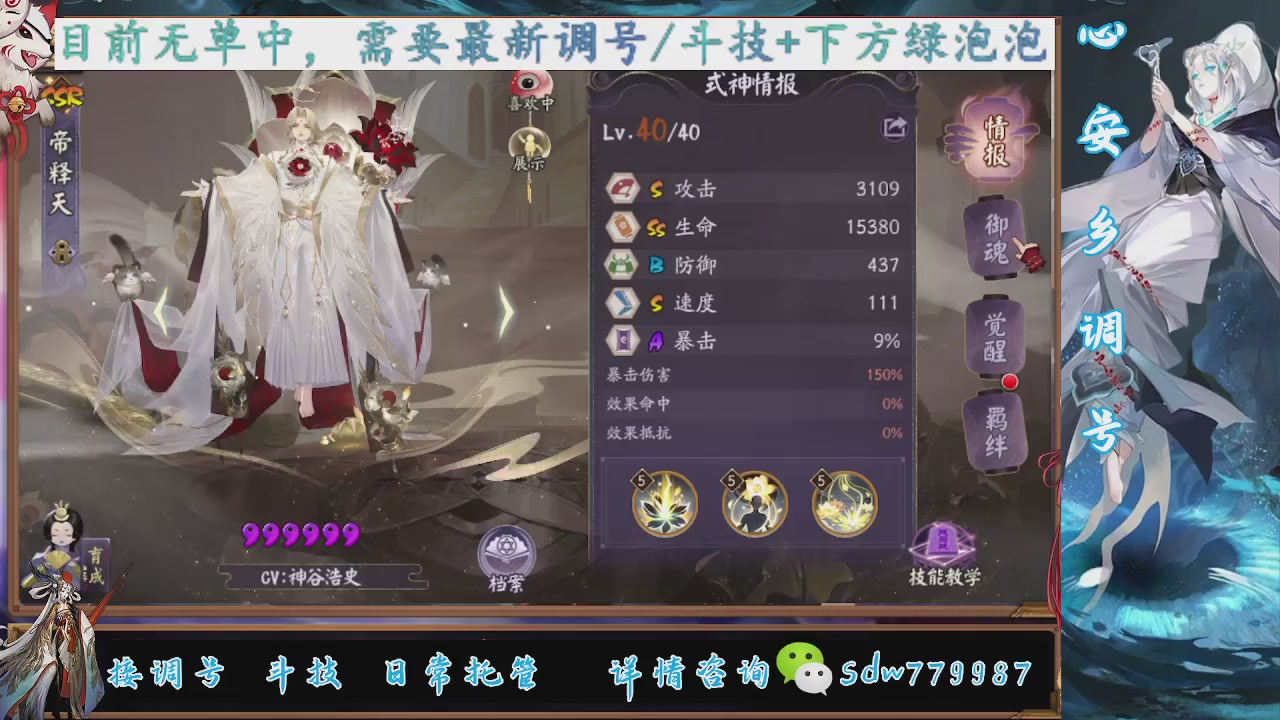
Task: Tap the SSR rarity badge near 帝释天
Action: 62,93
